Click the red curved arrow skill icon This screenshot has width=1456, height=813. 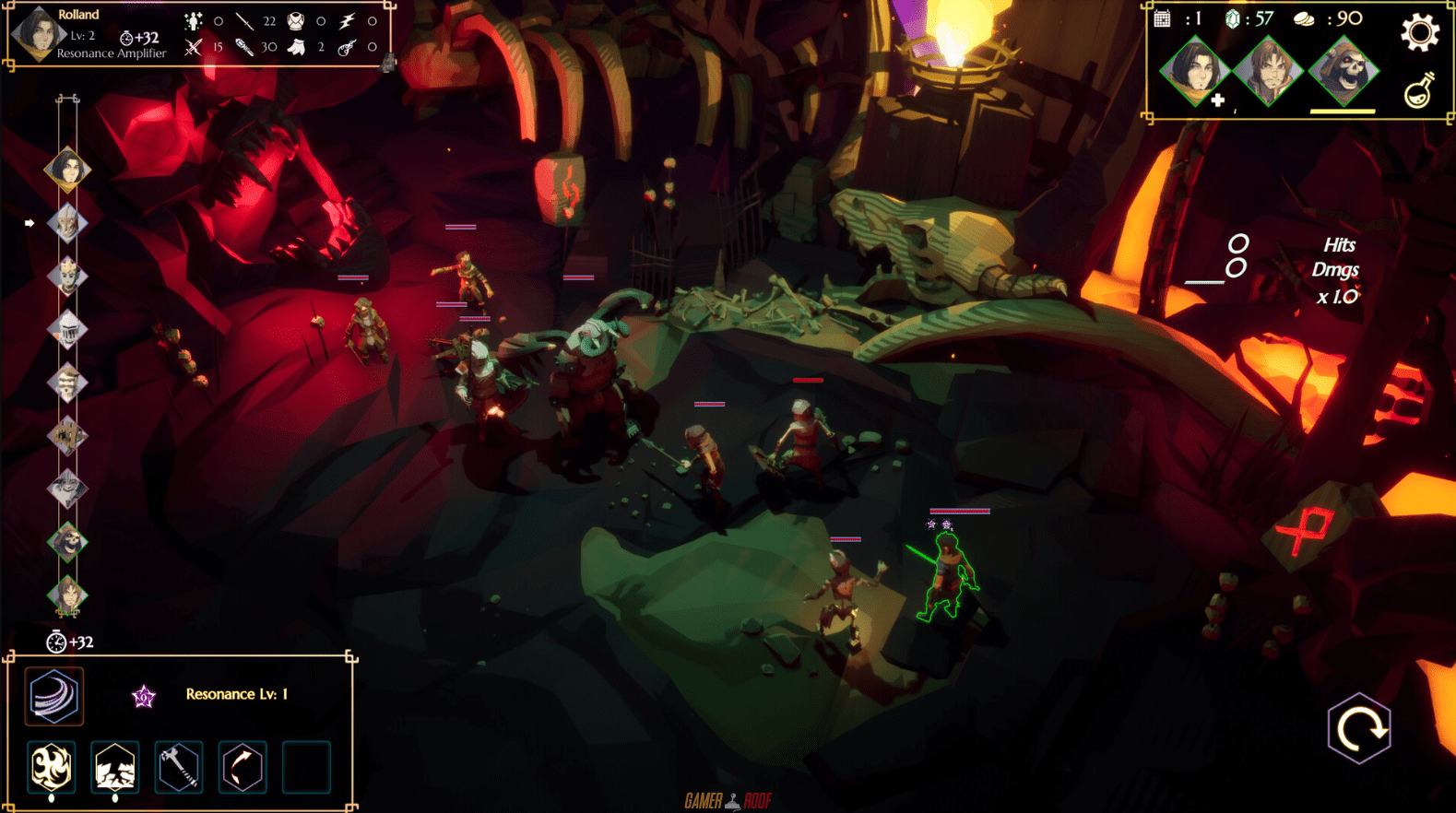241,767
